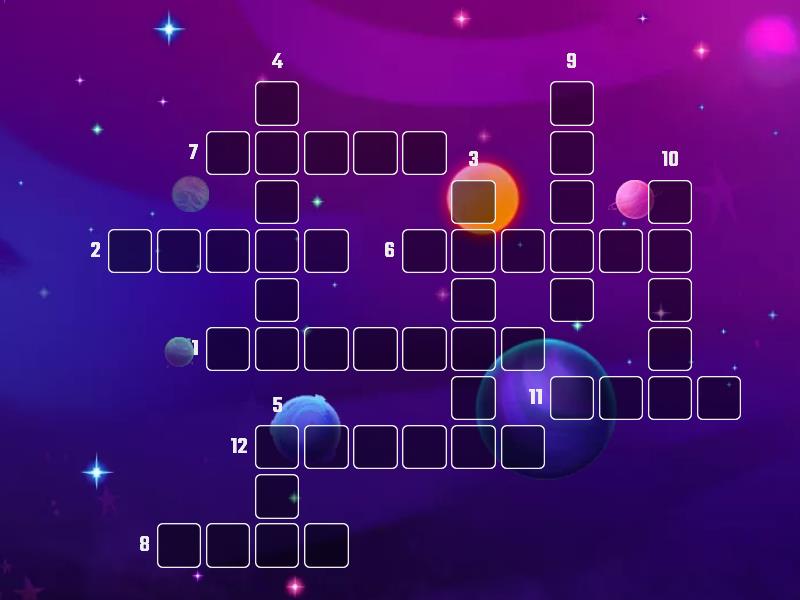Choose the last square of word 7
The image size is (800, 600).
pos(424,153)
